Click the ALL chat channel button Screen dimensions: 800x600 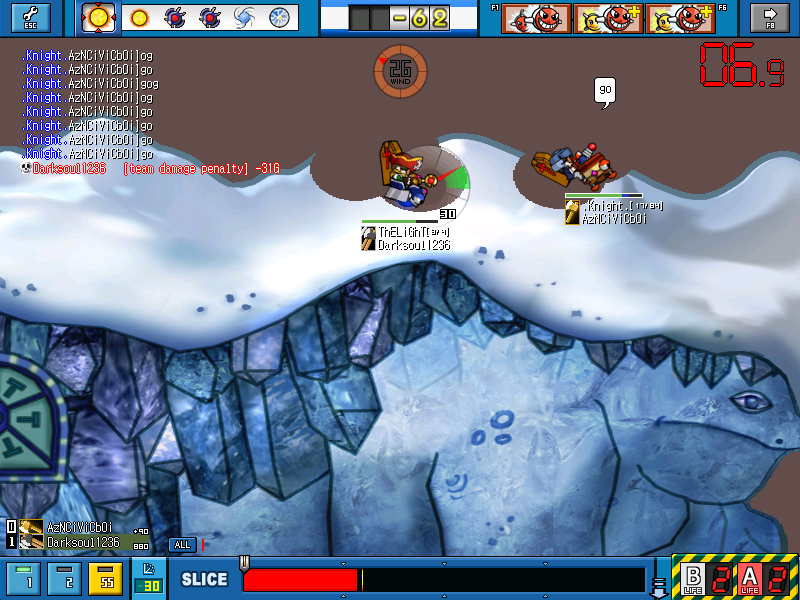[182, 545]
